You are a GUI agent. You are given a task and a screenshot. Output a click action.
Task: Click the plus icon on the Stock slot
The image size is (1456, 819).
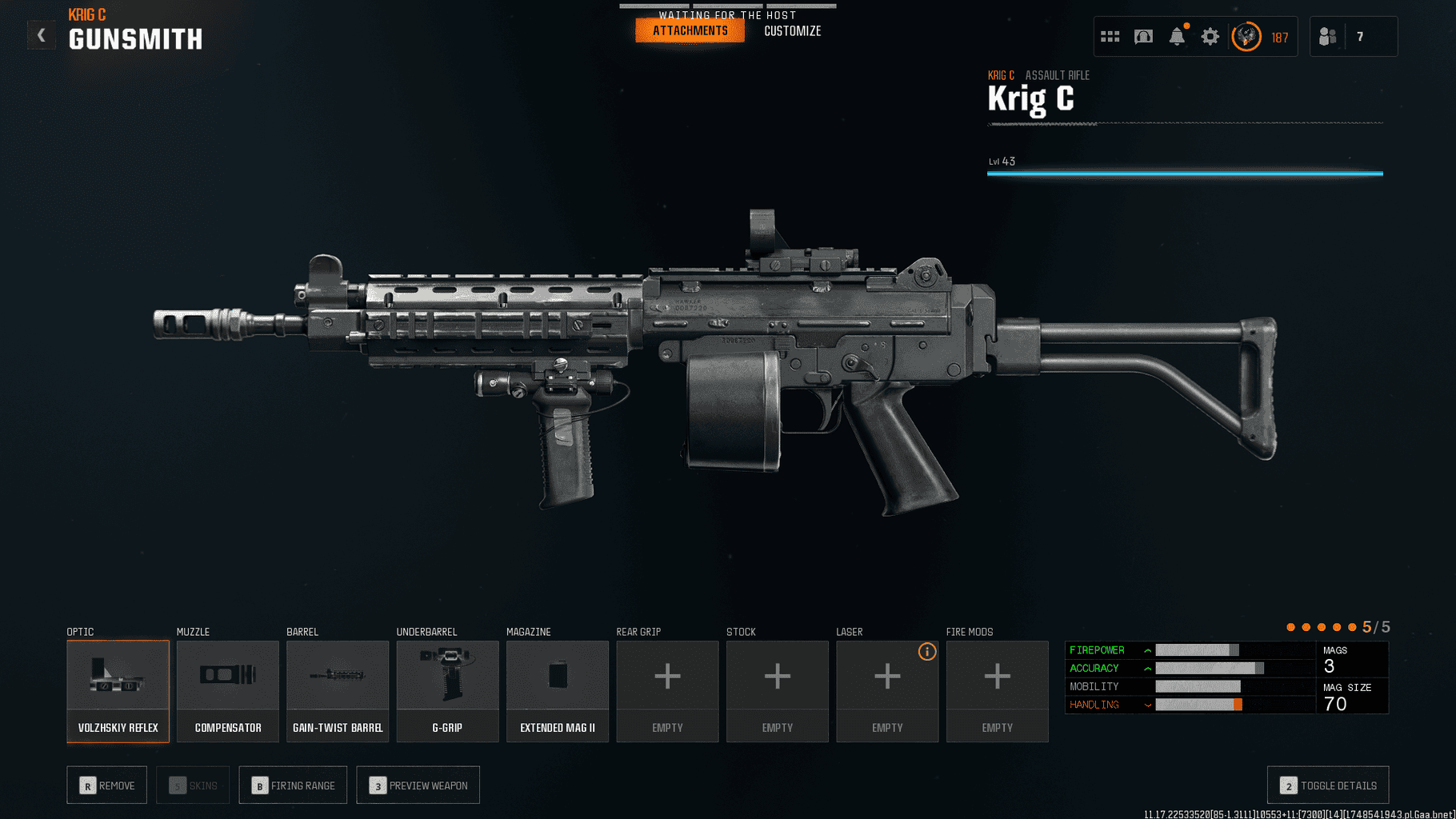click(x=777, y=677)
